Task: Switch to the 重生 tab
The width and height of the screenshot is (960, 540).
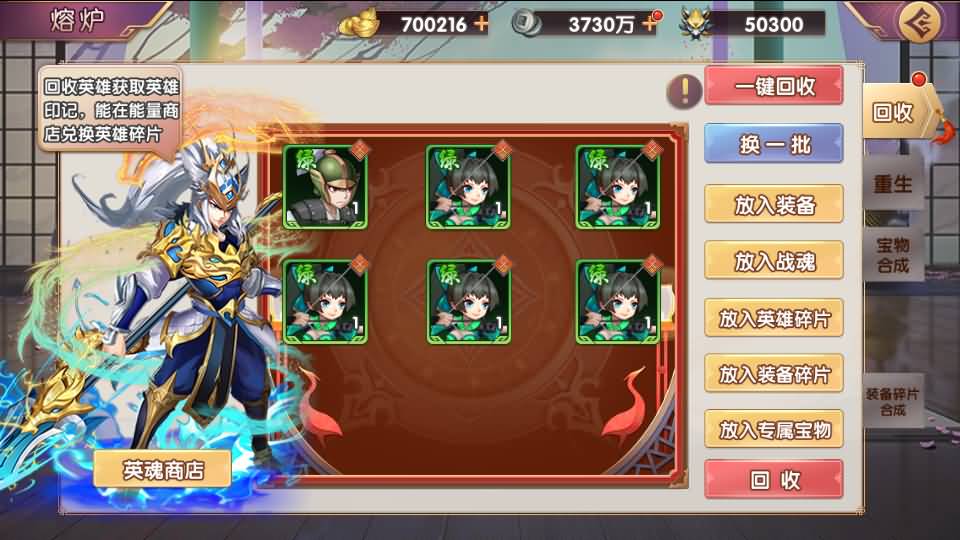Action: click(893, 184)
